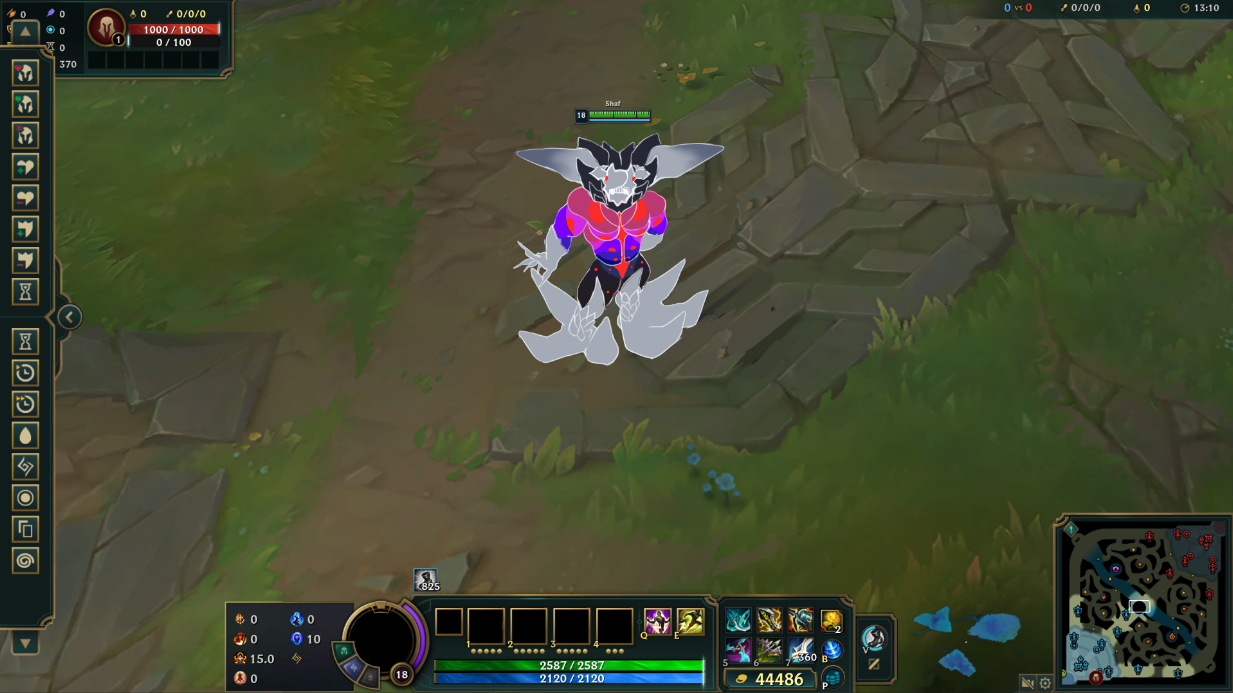Open the Summoner's Rift minimap

pyautogui.click(x=1142, y=602)
